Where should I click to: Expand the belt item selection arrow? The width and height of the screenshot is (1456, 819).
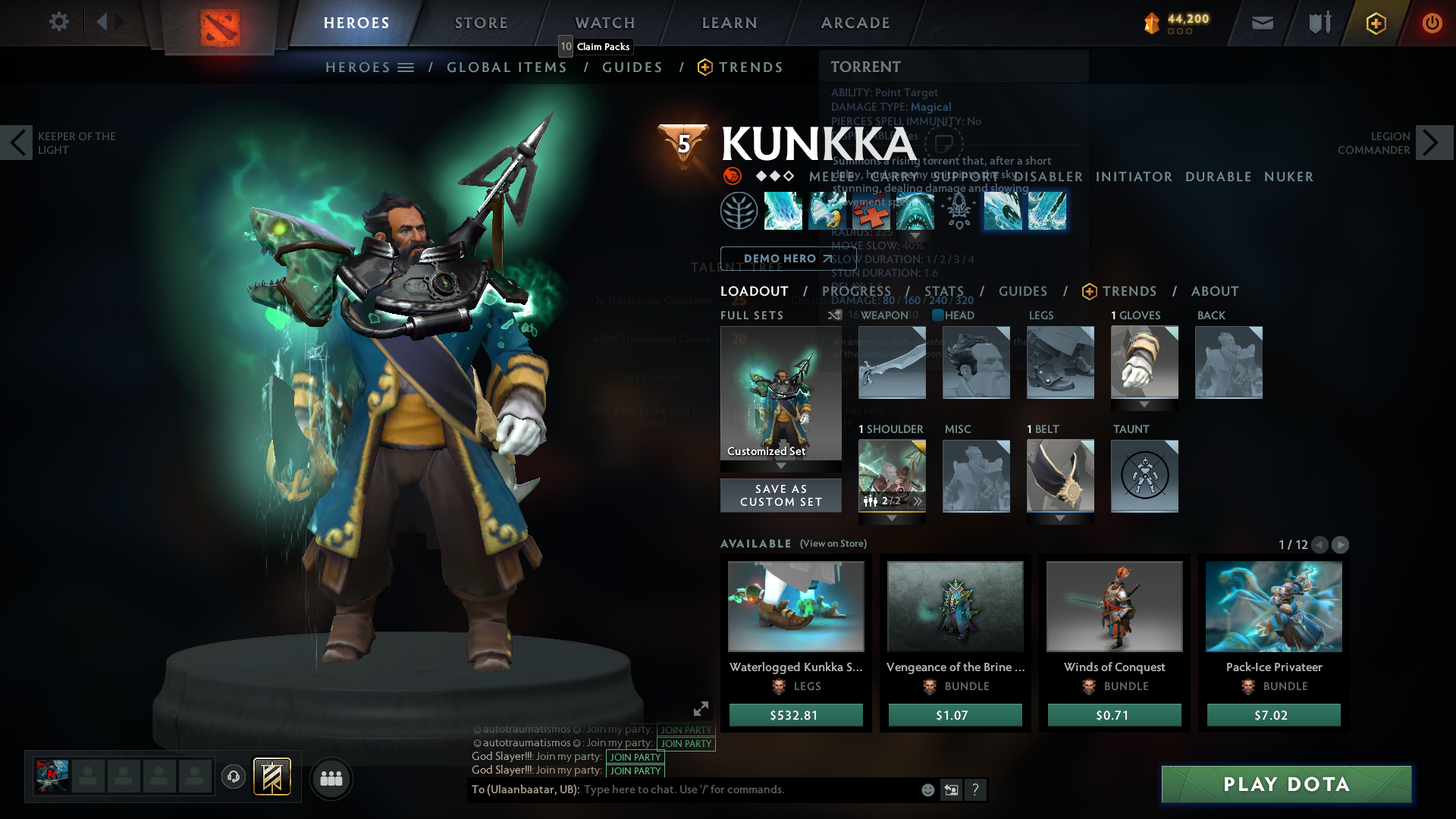pyautogui.click(x=1060, y=518)
